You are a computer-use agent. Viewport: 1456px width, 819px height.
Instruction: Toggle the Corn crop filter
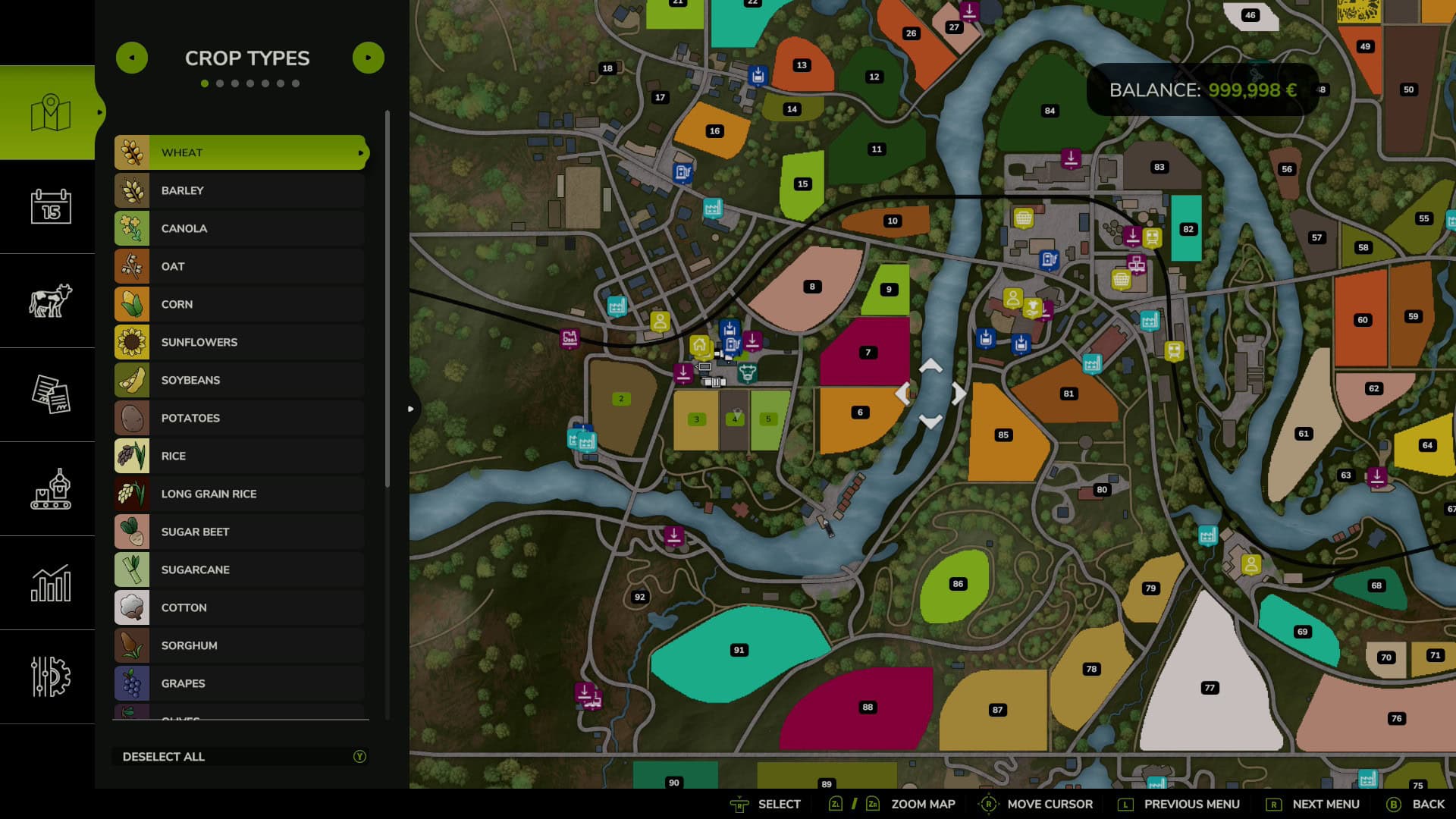[240, 304]
